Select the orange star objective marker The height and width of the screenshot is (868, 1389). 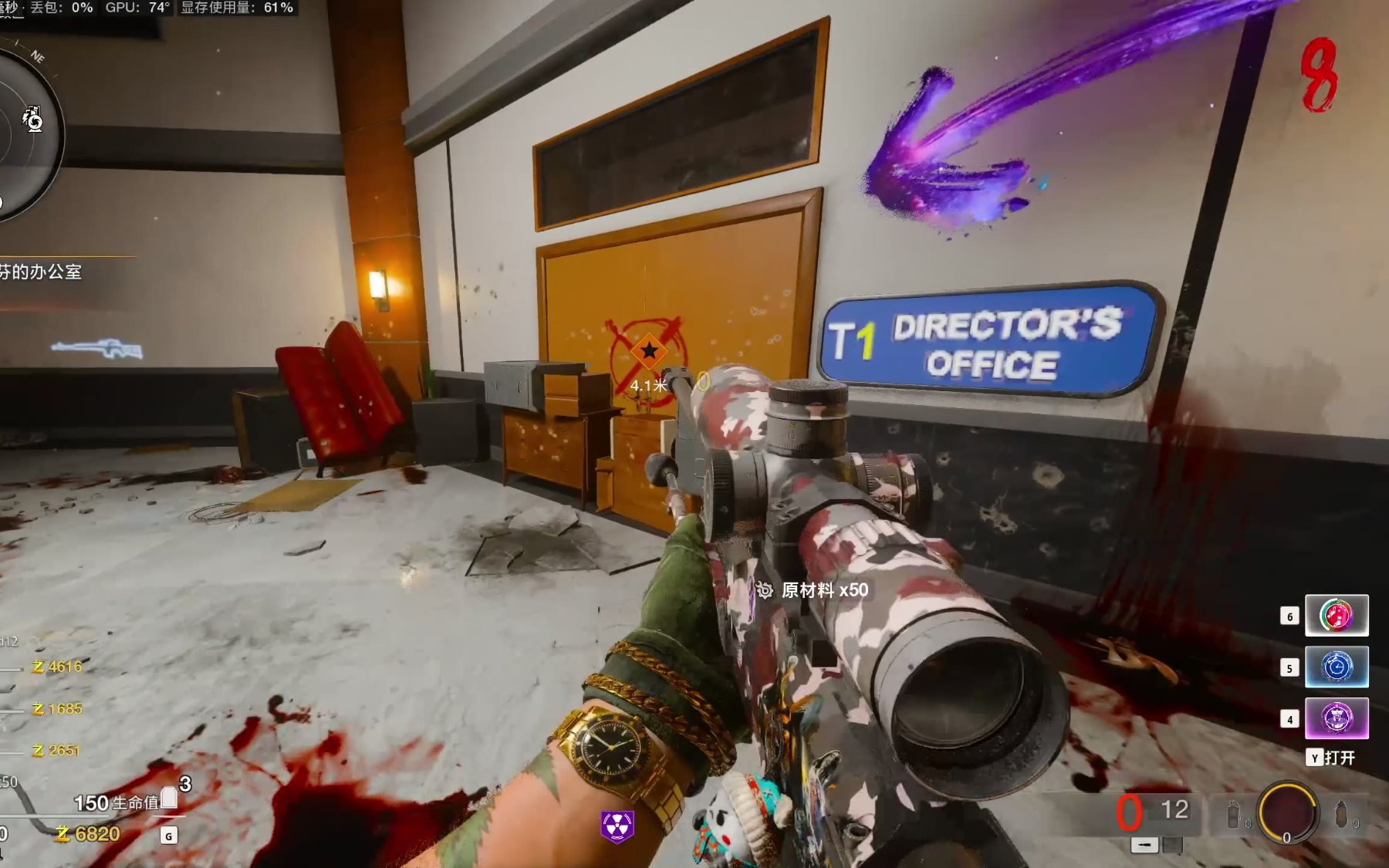point(649,352)
